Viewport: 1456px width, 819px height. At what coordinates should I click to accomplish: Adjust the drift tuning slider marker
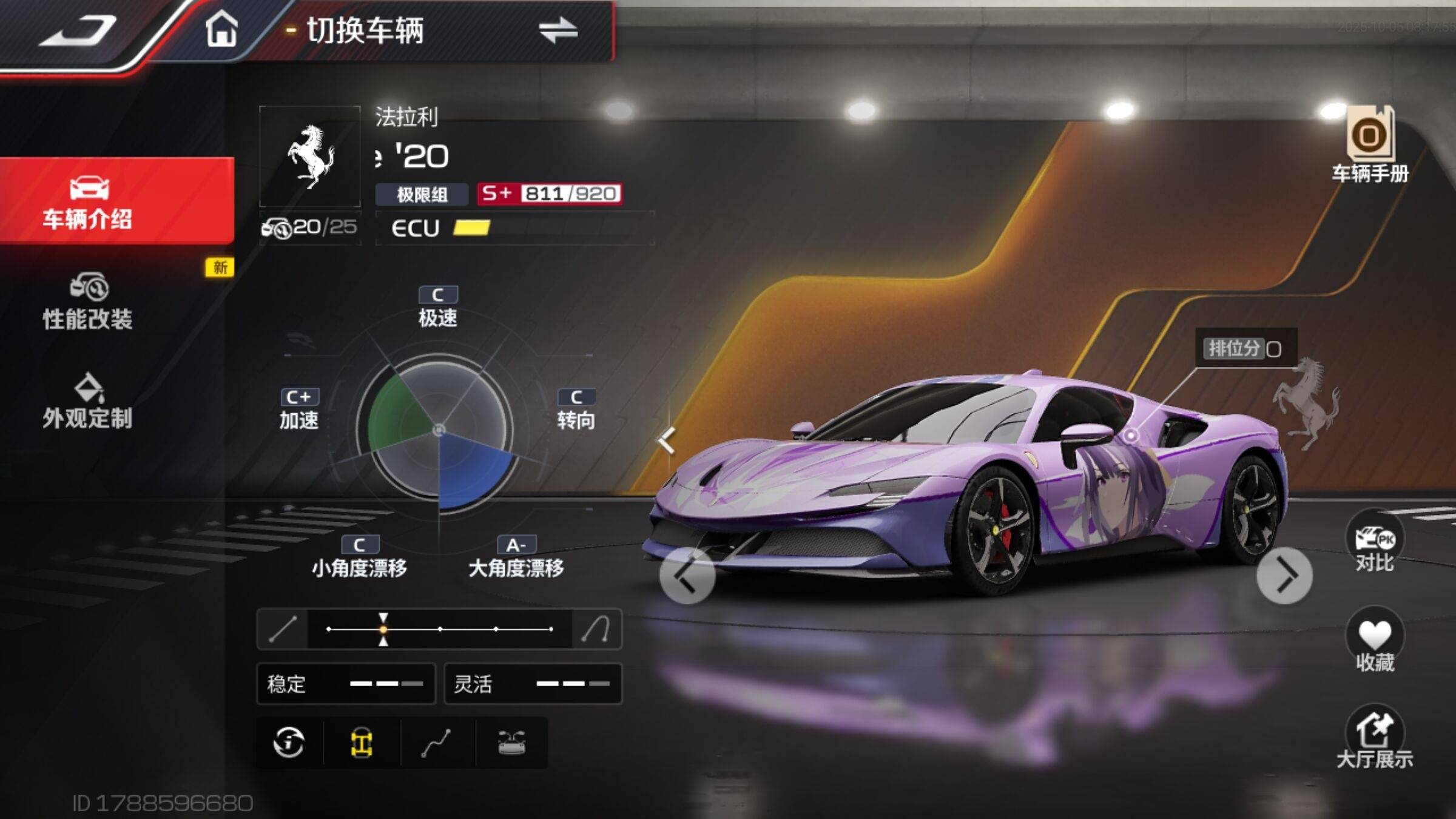pyautogui.click(x=383, y=629)
